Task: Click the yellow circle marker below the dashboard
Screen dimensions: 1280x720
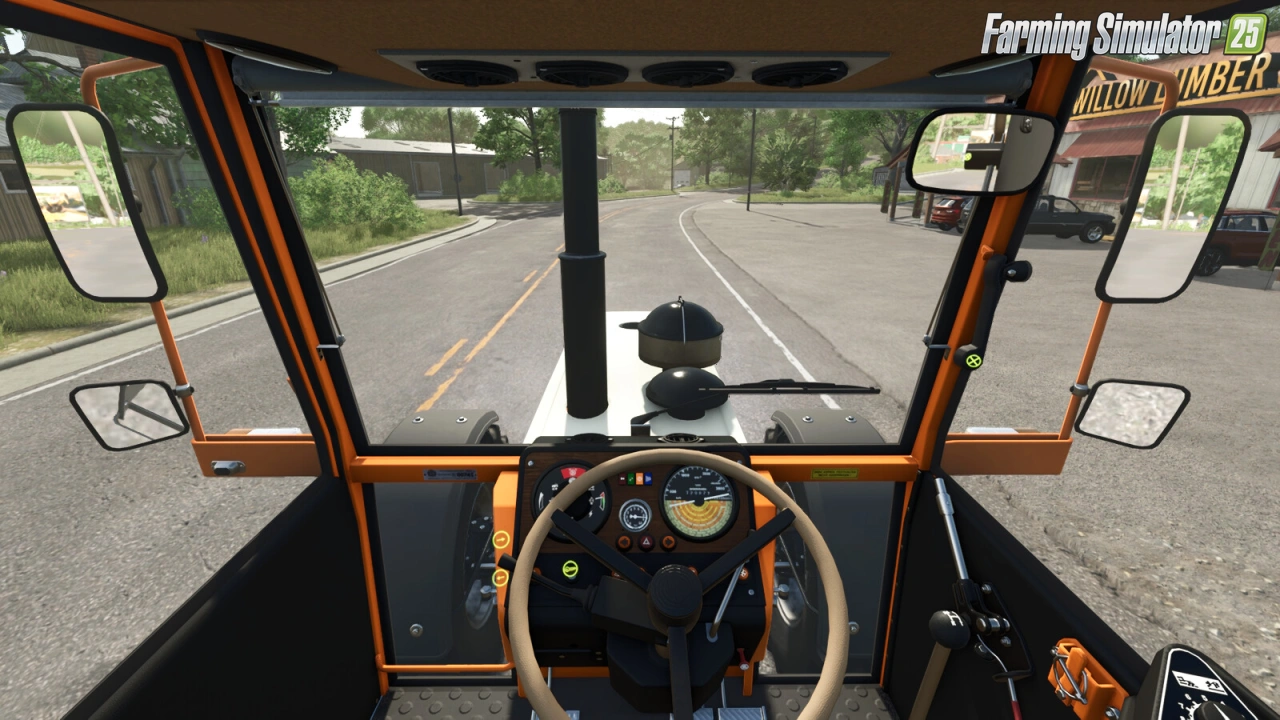Action: (x=570, y=569)
